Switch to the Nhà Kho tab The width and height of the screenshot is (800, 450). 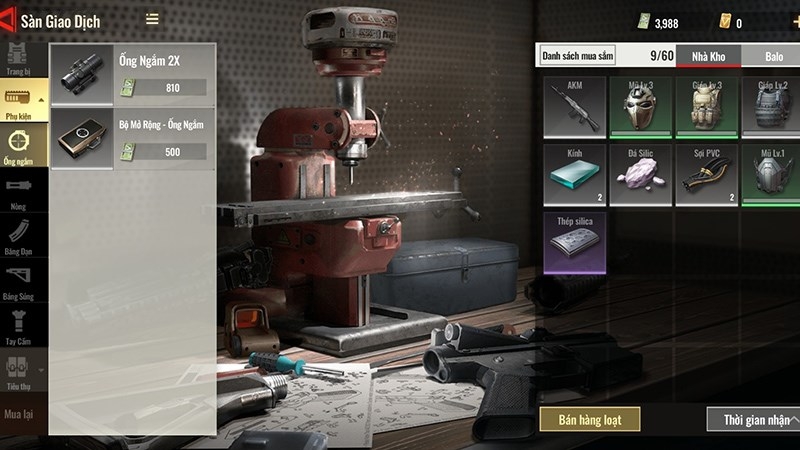(707, 56)
